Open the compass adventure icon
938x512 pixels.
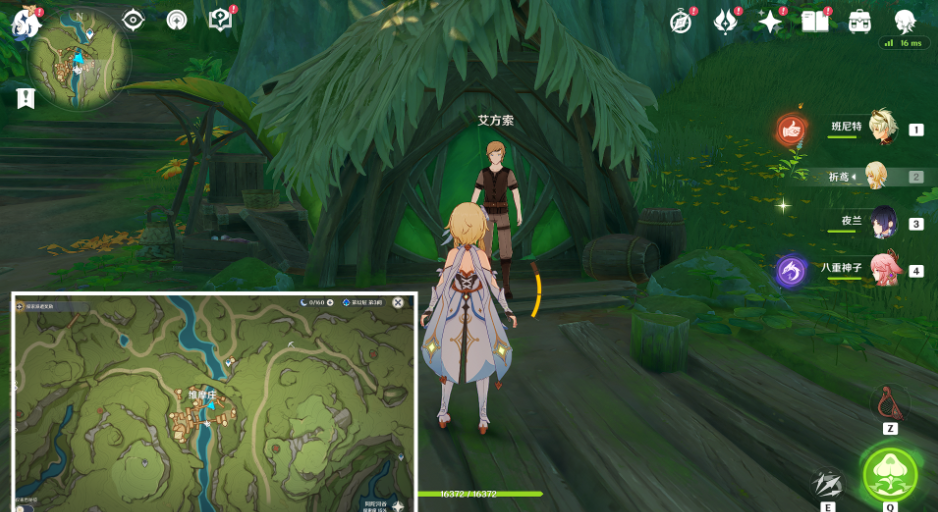point(681,22)
